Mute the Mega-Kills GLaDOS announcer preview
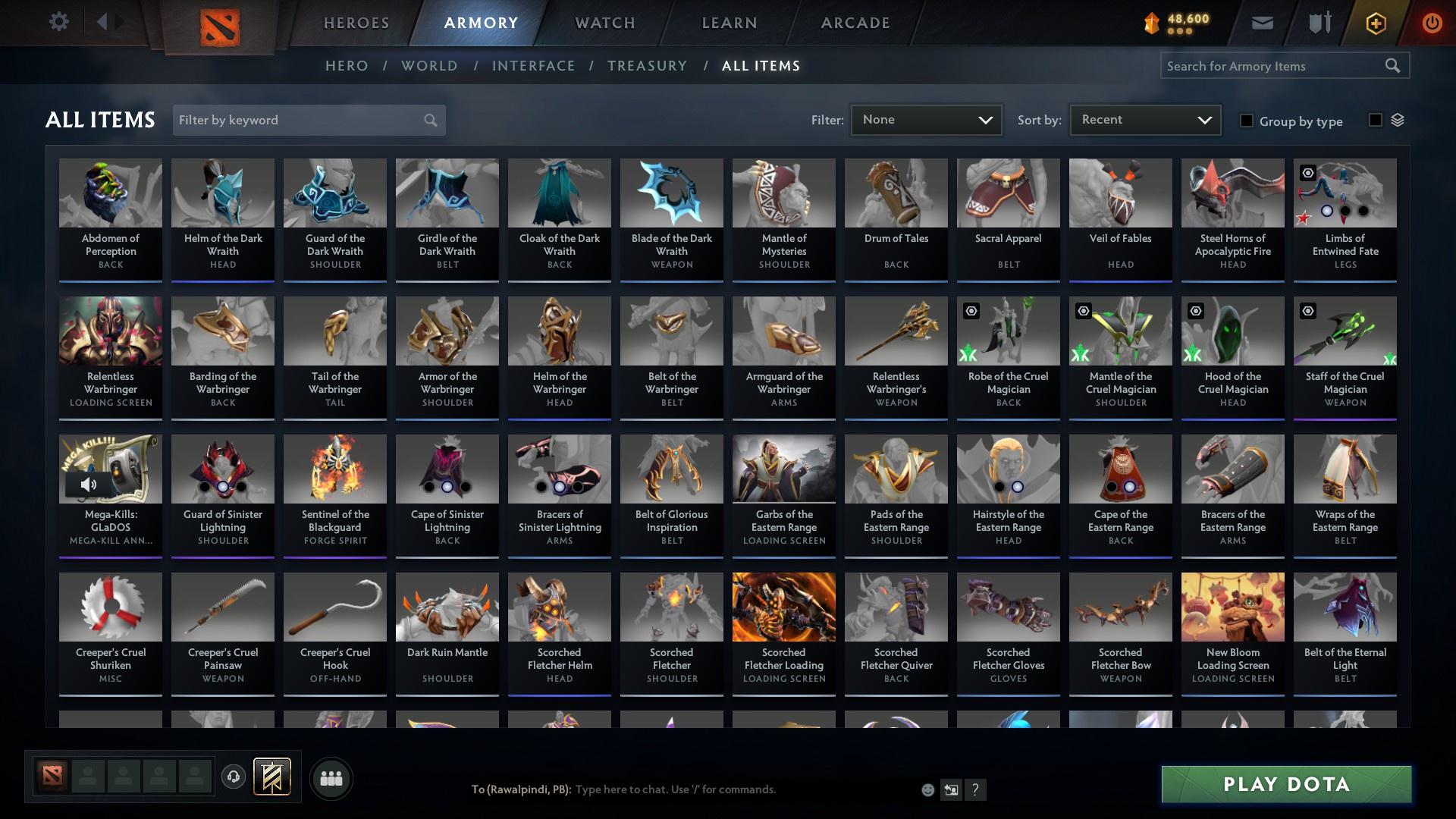Viewport: 1456px width, 819px height. click(x=90, y=484)
